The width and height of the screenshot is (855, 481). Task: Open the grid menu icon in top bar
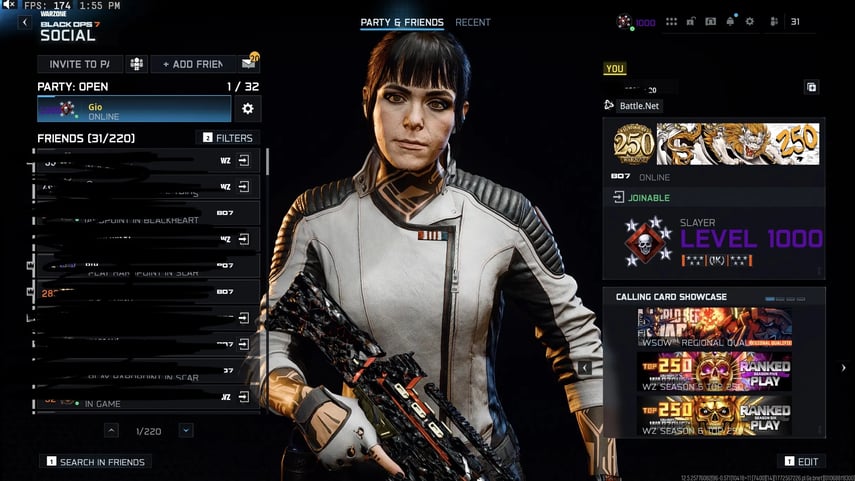point(671,21)
